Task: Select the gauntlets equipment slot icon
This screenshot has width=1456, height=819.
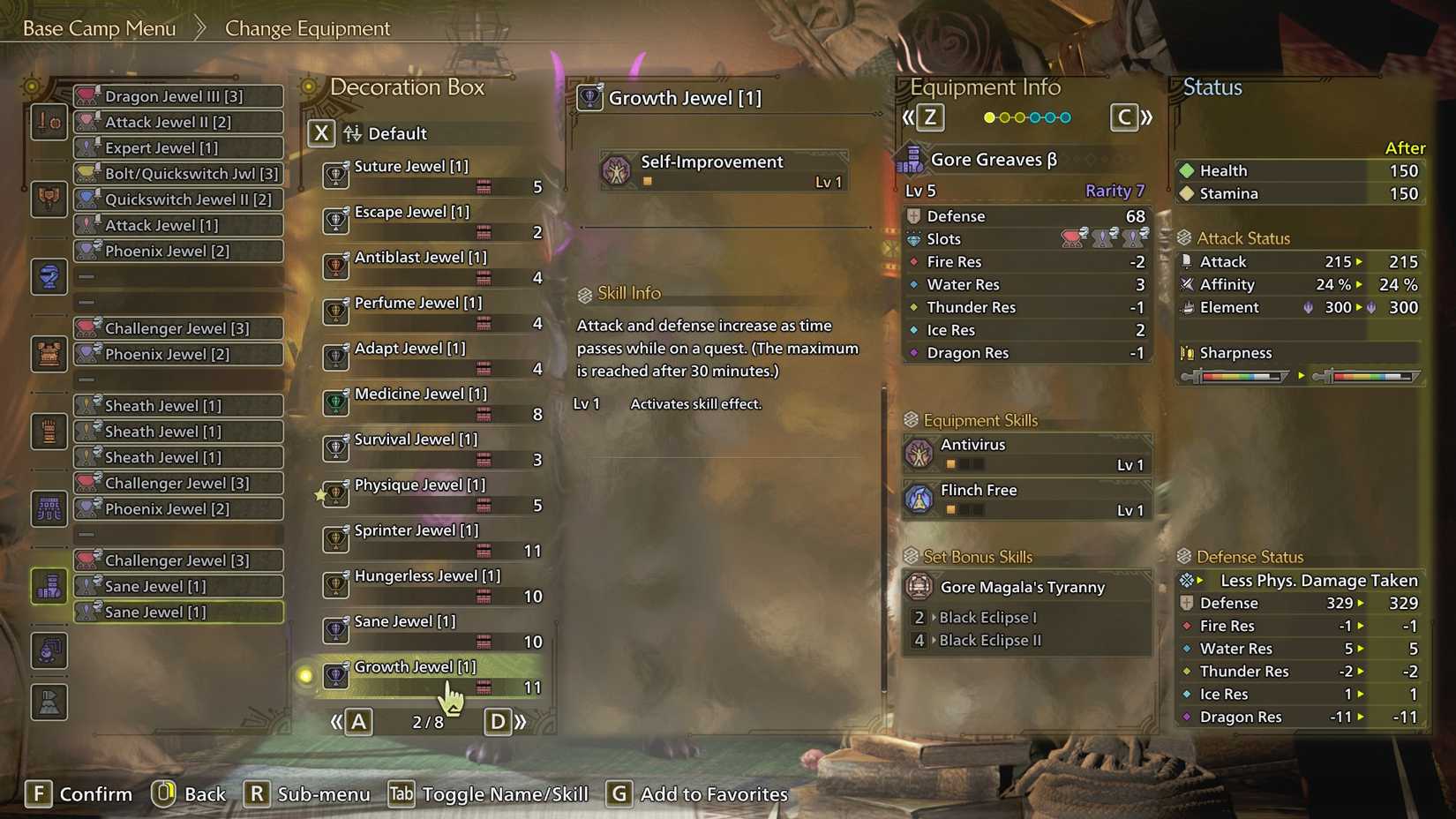Action: click(49, 431)
